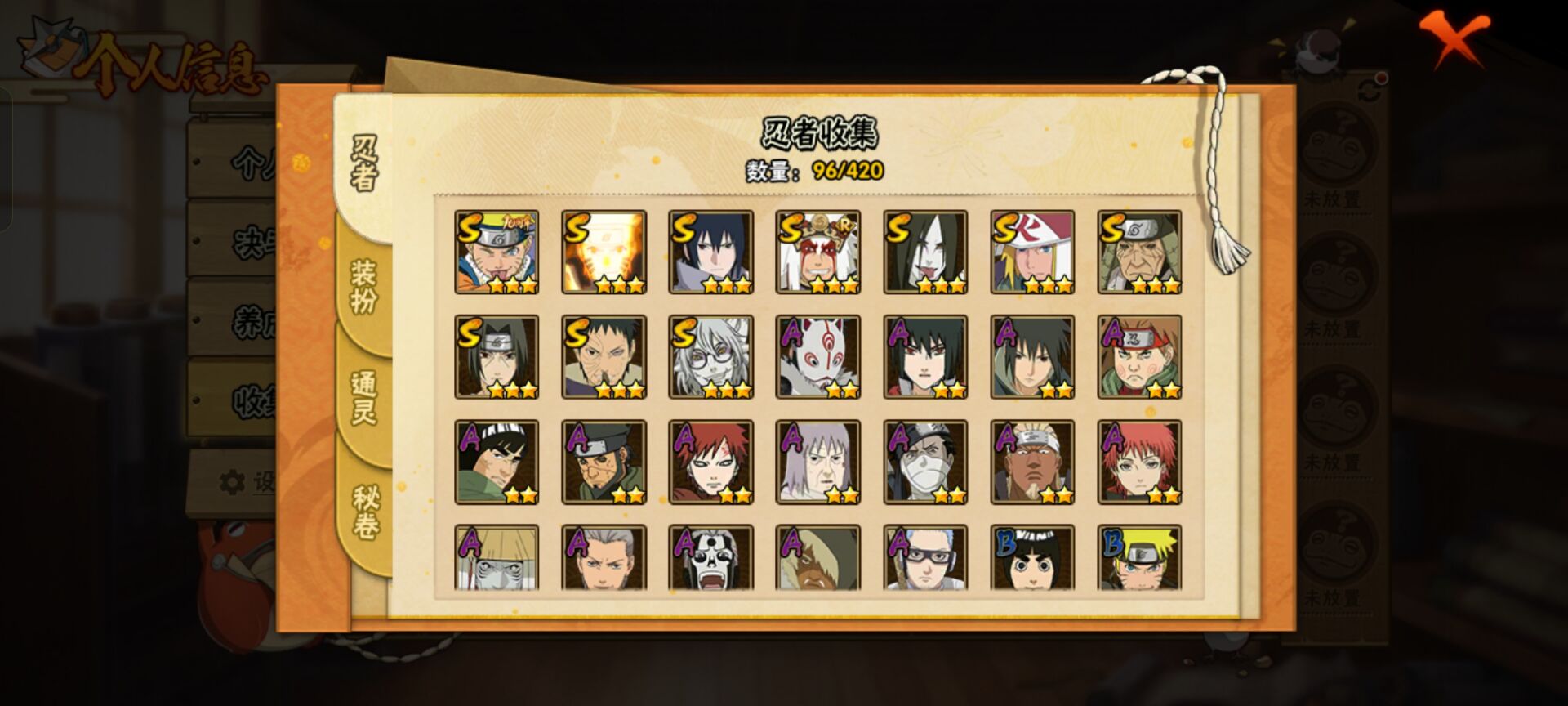Click the refresh arrows icon
Screen dimensions: 1568x706
[x=1370, y=90]
